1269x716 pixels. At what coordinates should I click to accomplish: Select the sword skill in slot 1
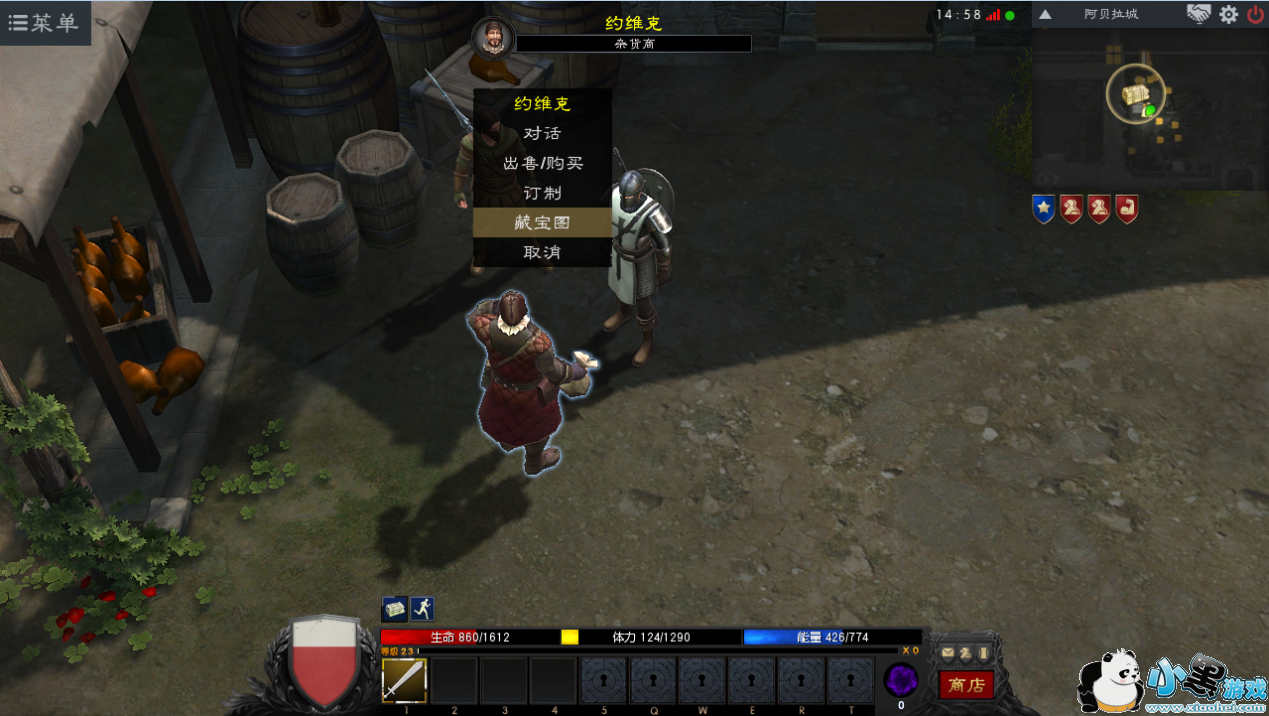point(405,680)
